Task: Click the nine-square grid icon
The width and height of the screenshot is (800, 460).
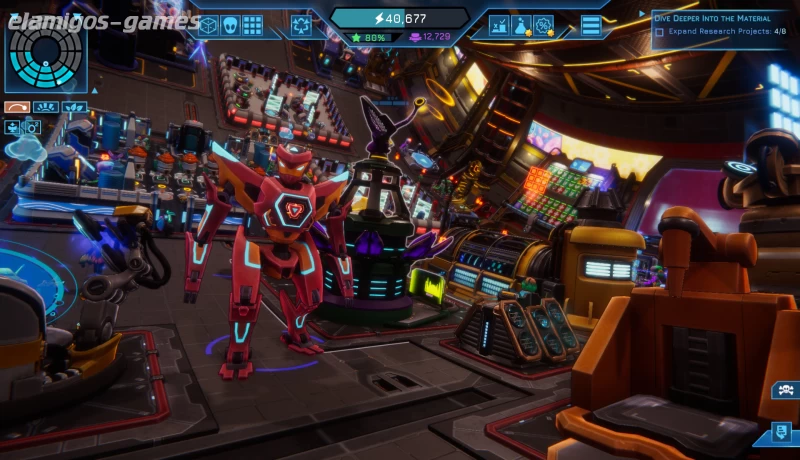Action: click(x=252, y=25)
